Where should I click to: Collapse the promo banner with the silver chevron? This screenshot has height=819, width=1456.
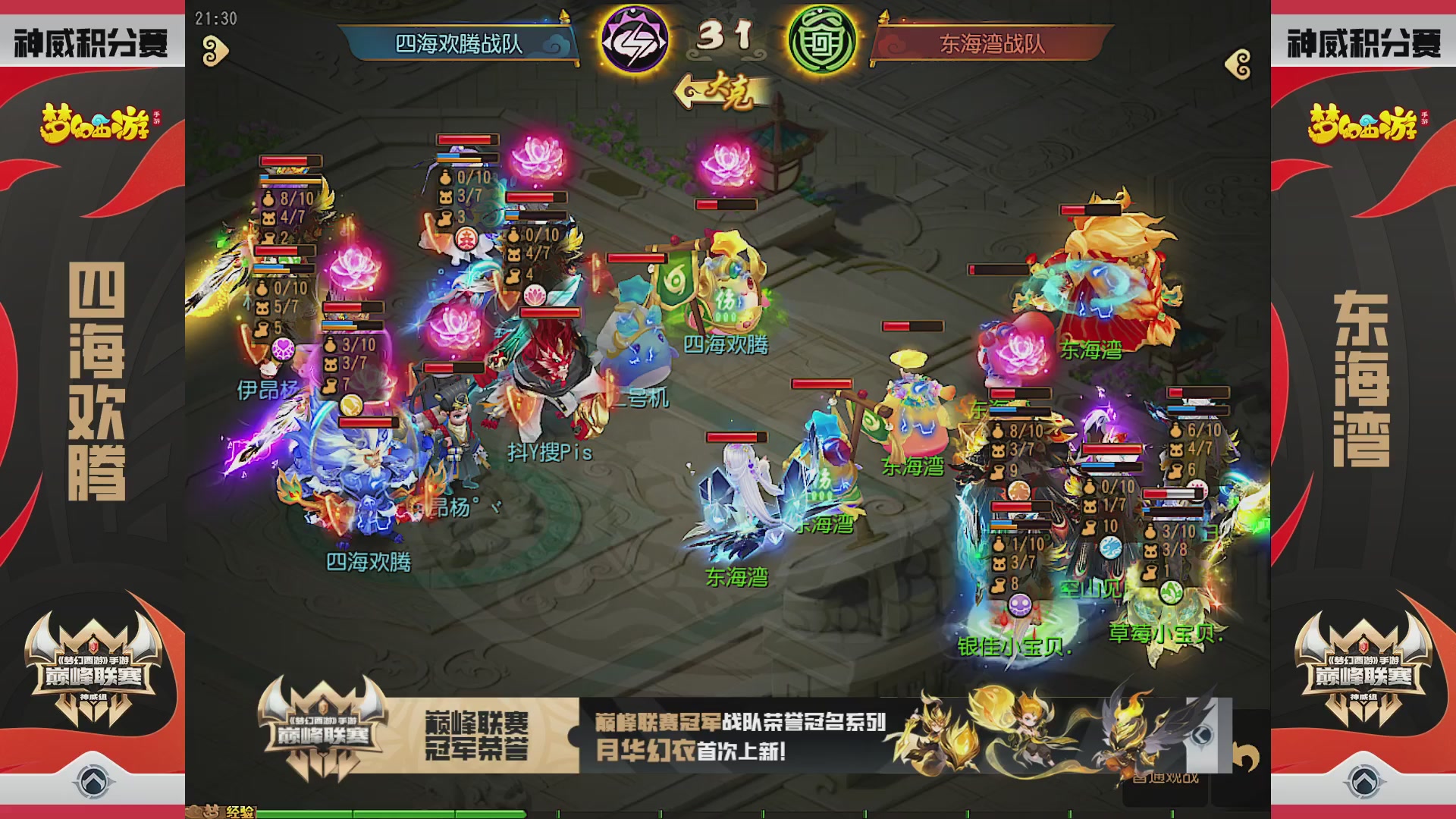click(x=1203, y=736)
